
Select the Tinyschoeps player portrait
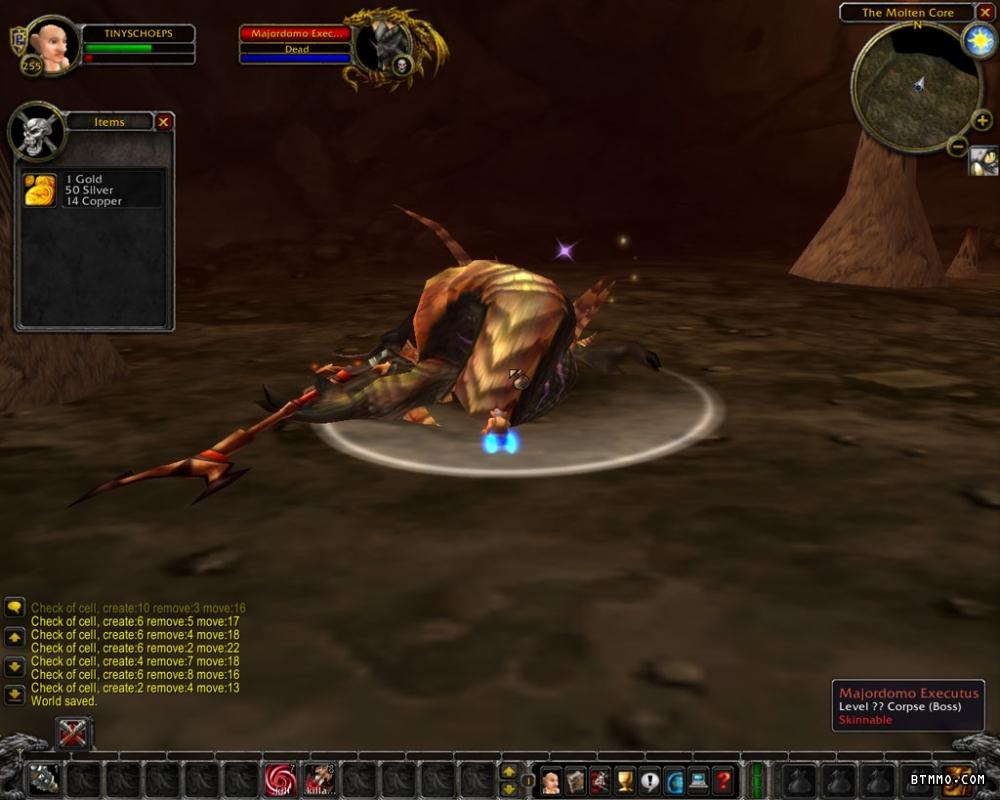[51, 45]
